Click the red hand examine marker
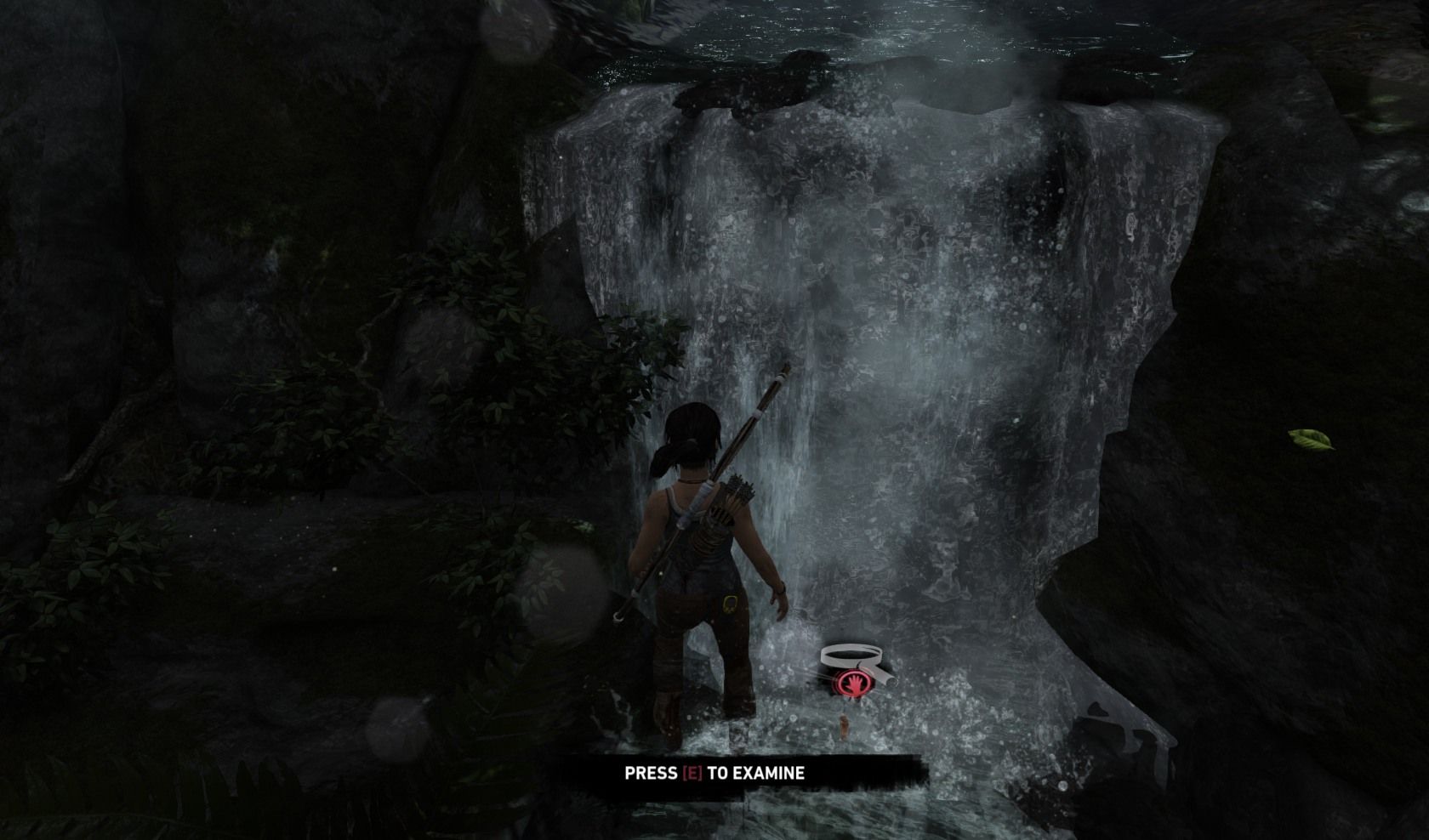Image resolution: width=1429 pixels, height=840 pixels. [849, 683]
